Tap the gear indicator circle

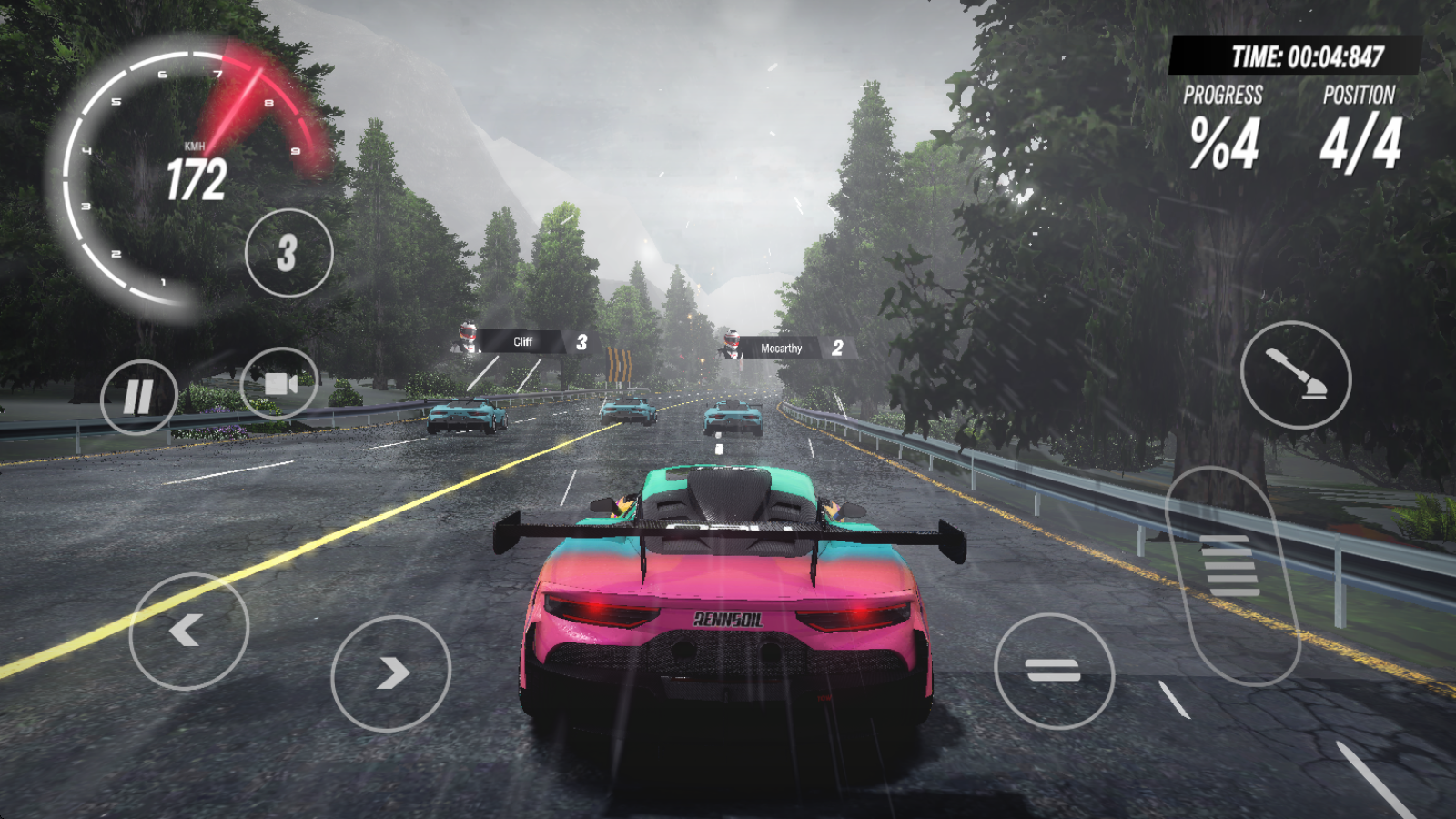pyautogui.click(x=288, y=253)
